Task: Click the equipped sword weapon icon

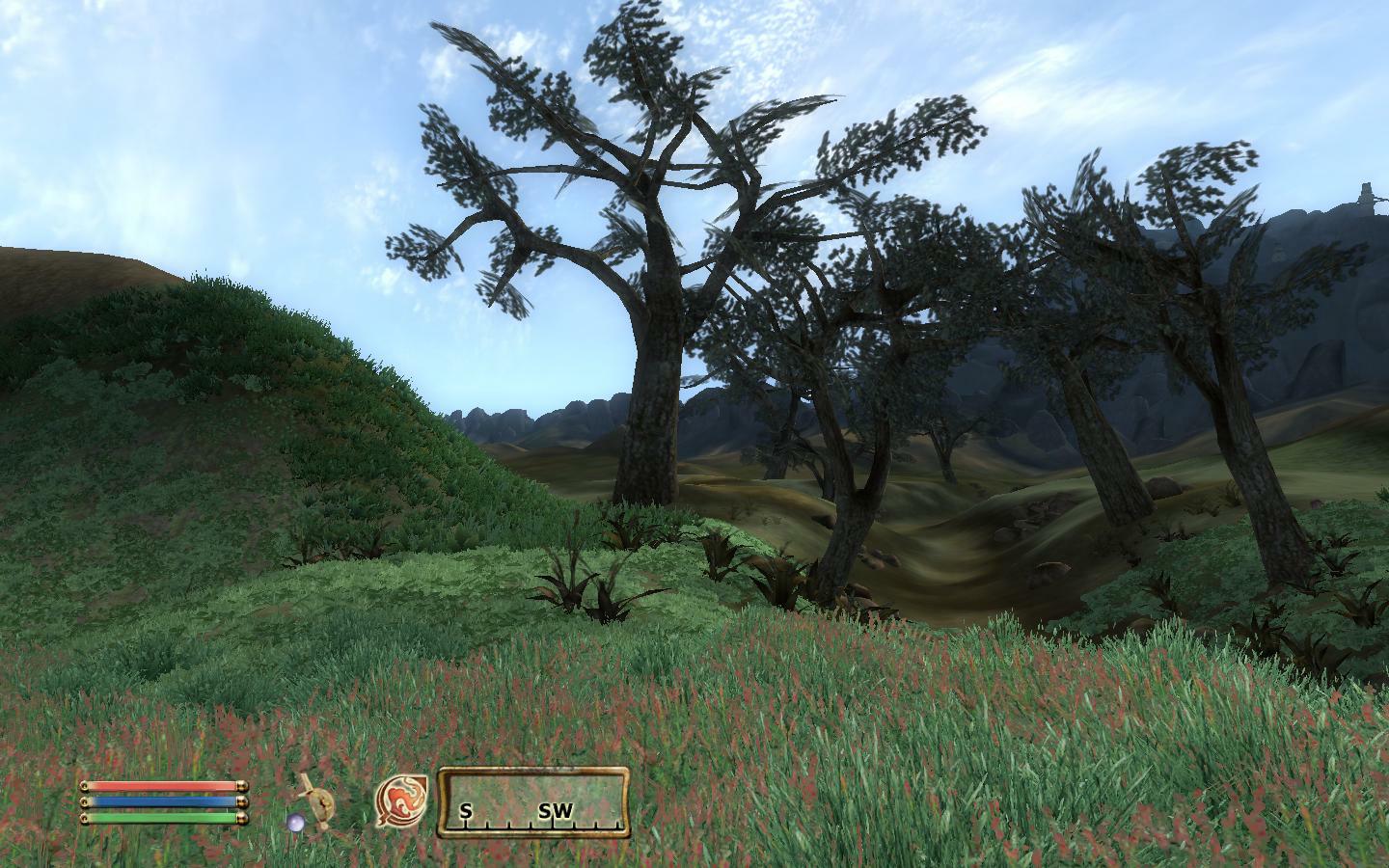Action: (x=313, y=801)
